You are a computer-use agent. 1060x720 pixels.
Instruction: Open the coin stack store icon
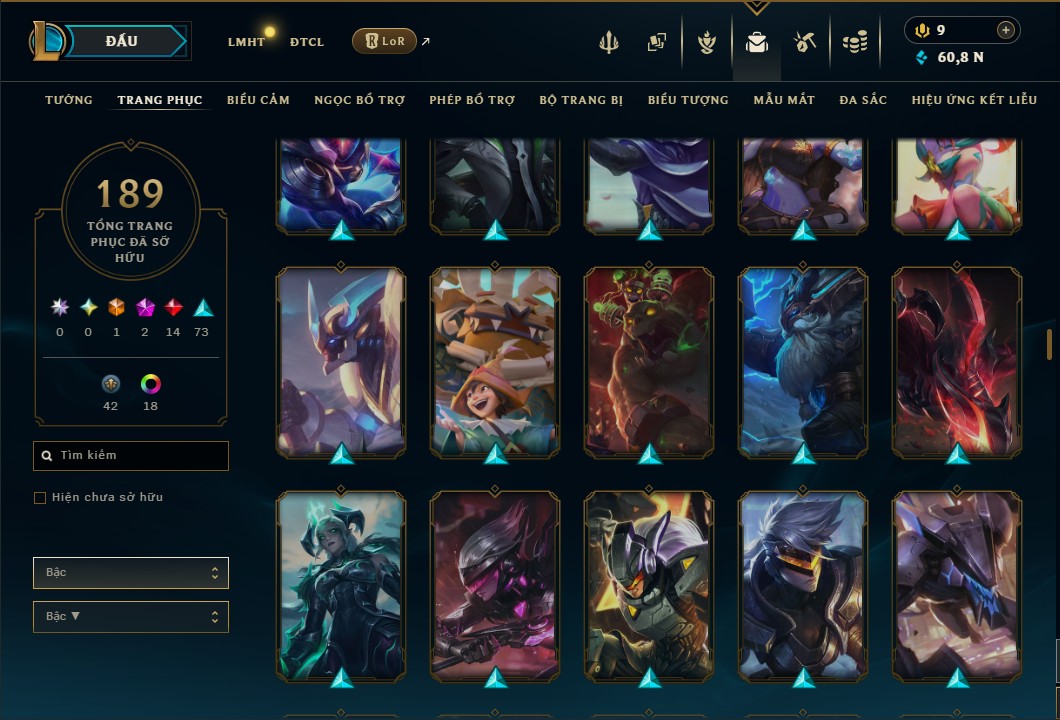[854, 42]
